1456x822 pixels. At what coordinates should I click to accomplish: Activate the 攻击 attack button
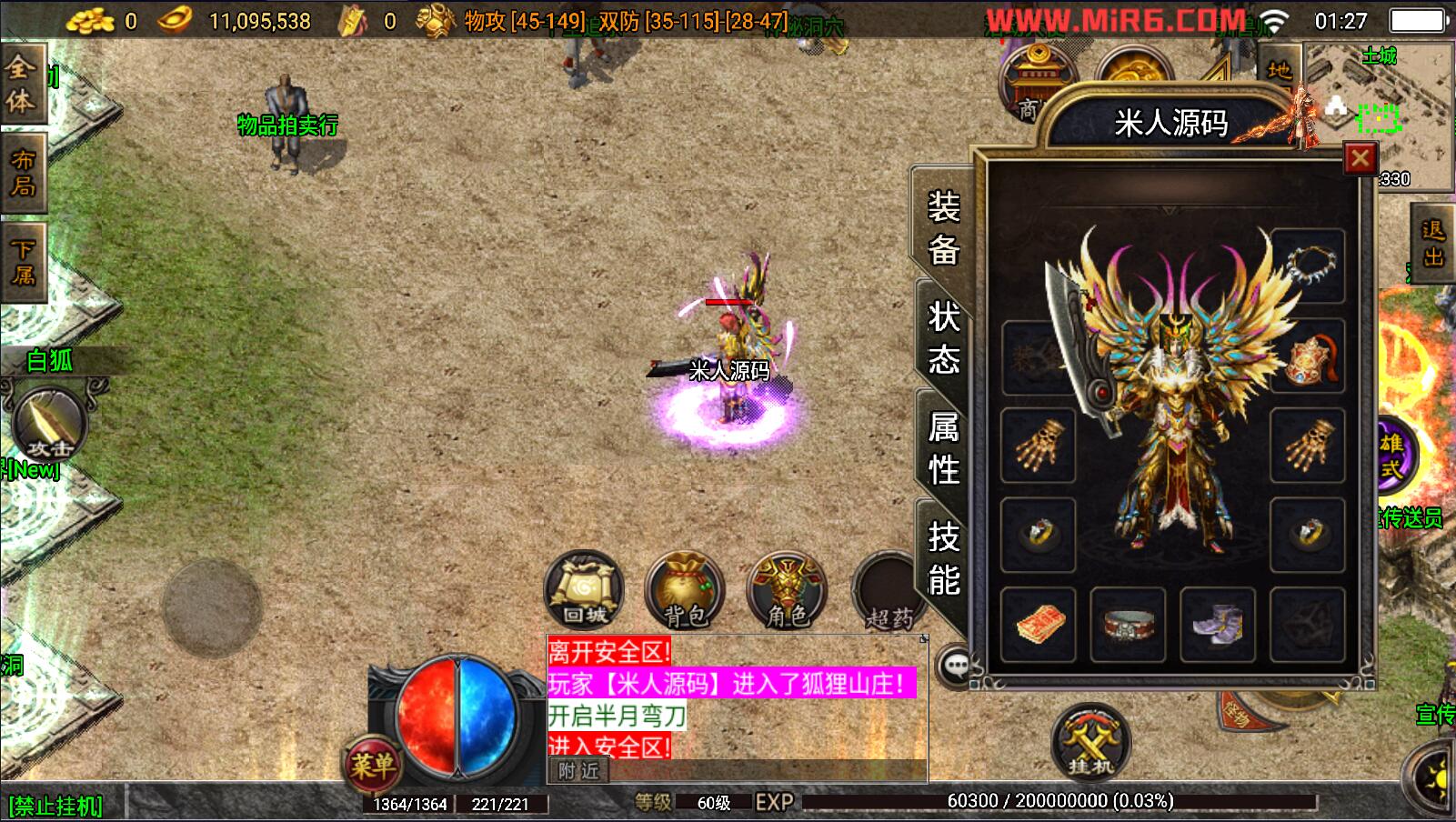(x=50, y=425)
